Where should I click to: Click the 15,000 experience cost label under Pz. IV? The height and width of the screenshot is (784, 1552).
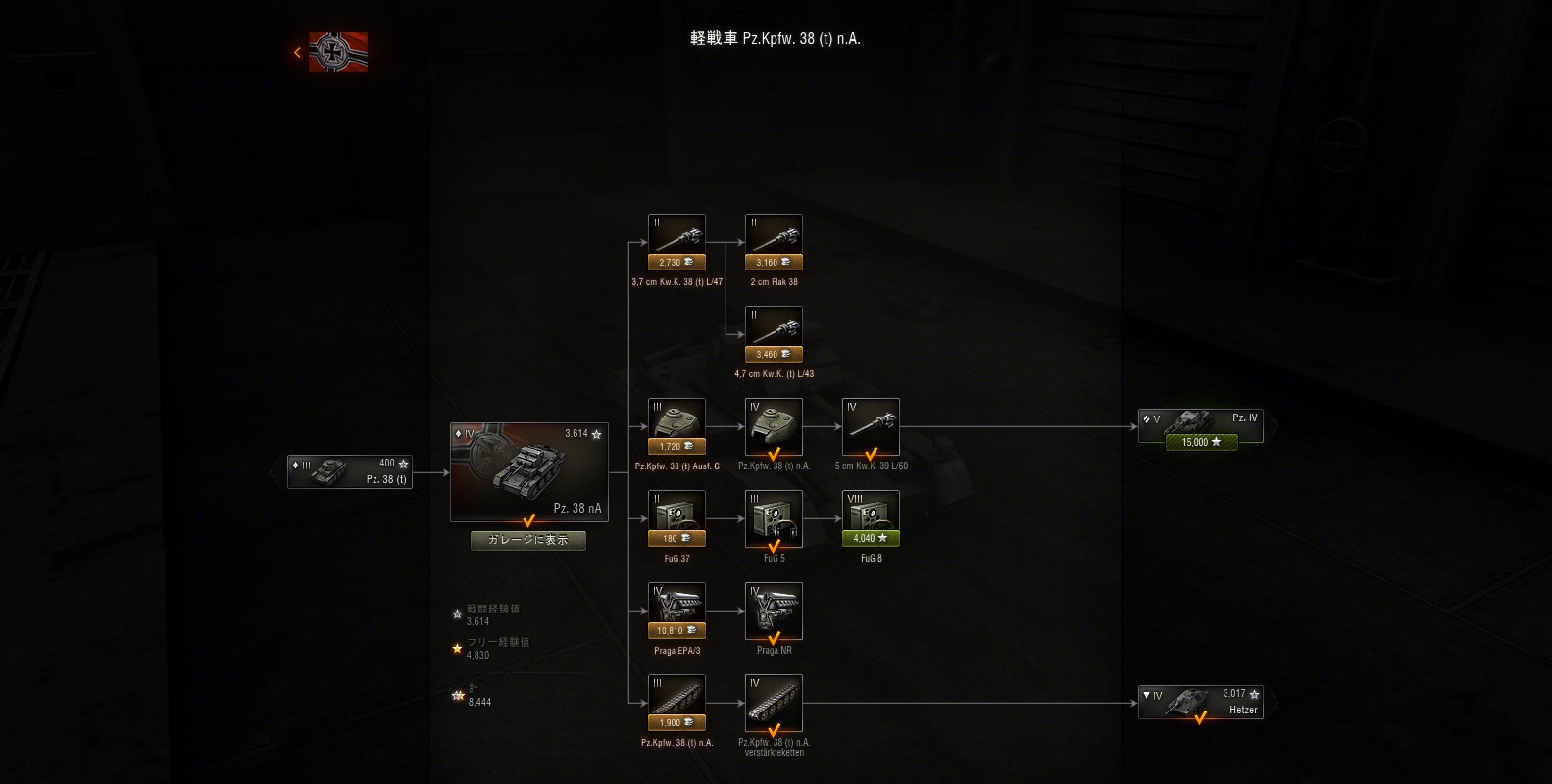[x=1200, y=441]
